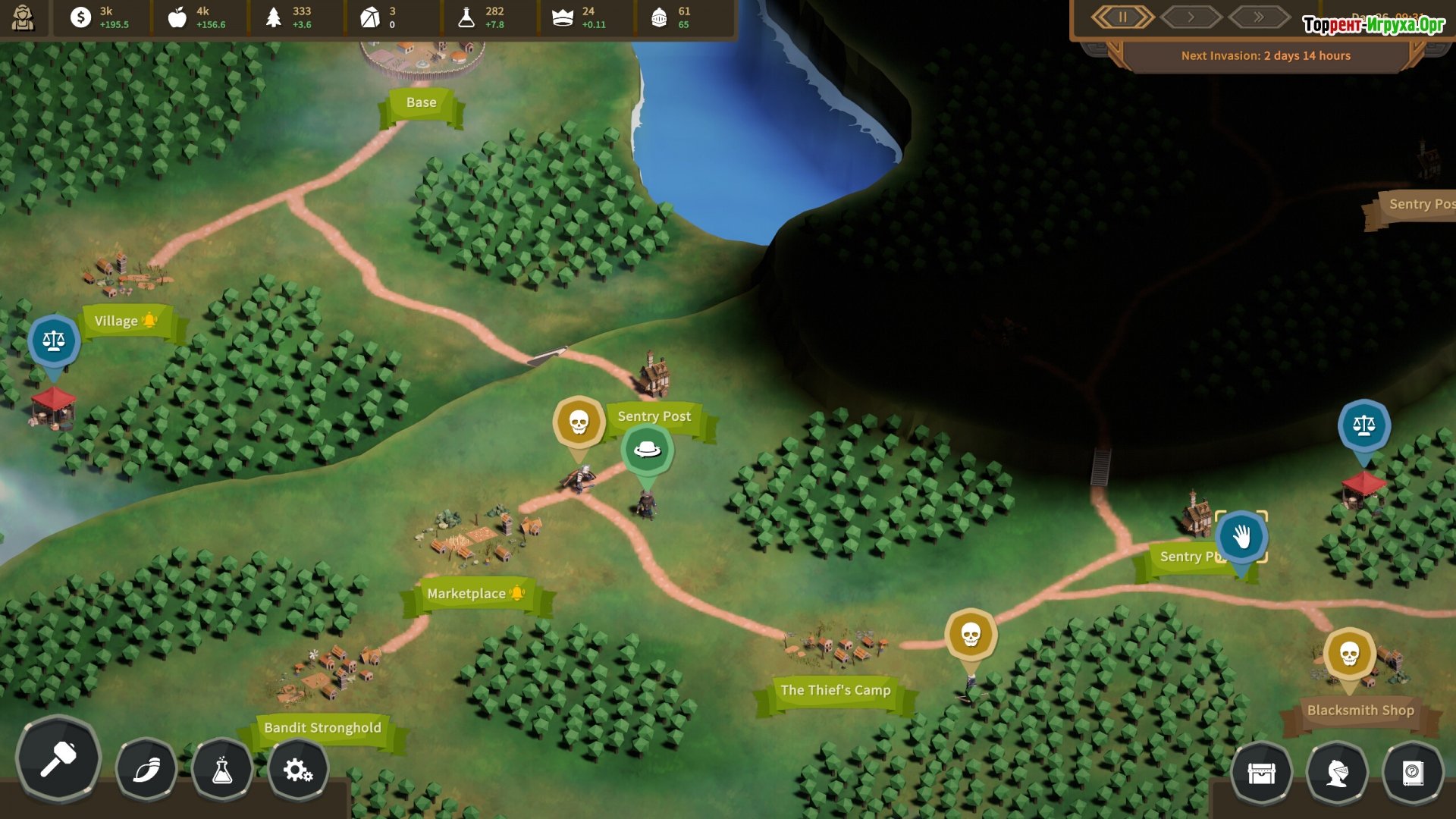Select the Base location label
This screenshot has height=819, width=1456.
pyautogui.click(x=421, y=103)
